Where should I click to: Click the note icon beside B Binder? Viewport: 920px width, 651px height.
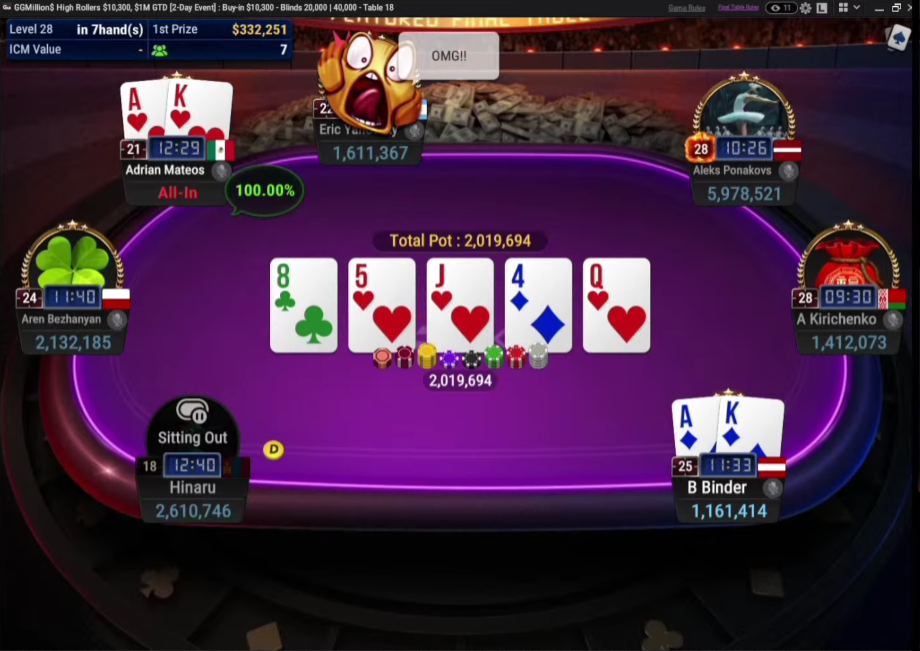pyautogui.click(x=772, y=488)
